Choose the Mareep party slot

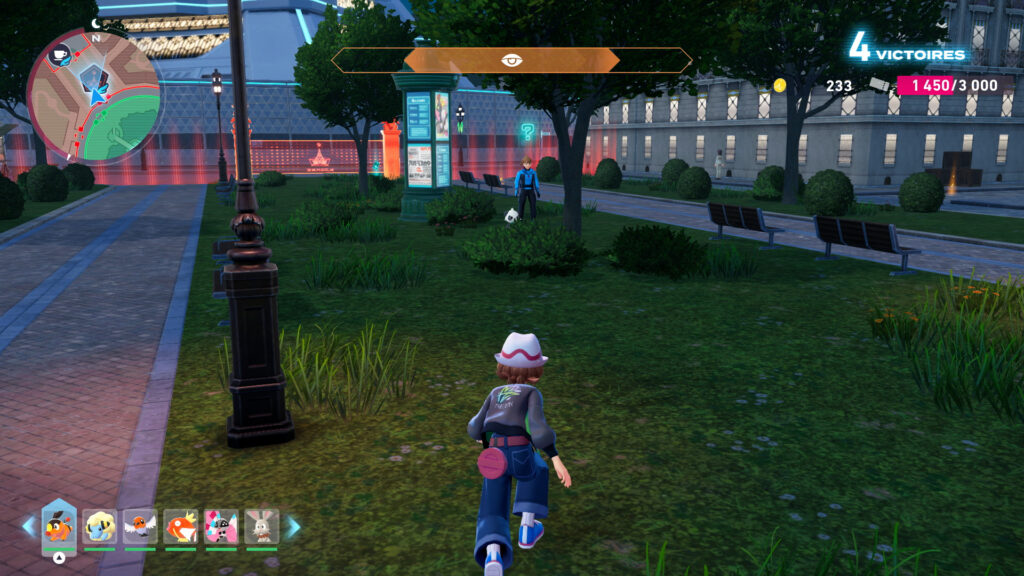[100, 526]
